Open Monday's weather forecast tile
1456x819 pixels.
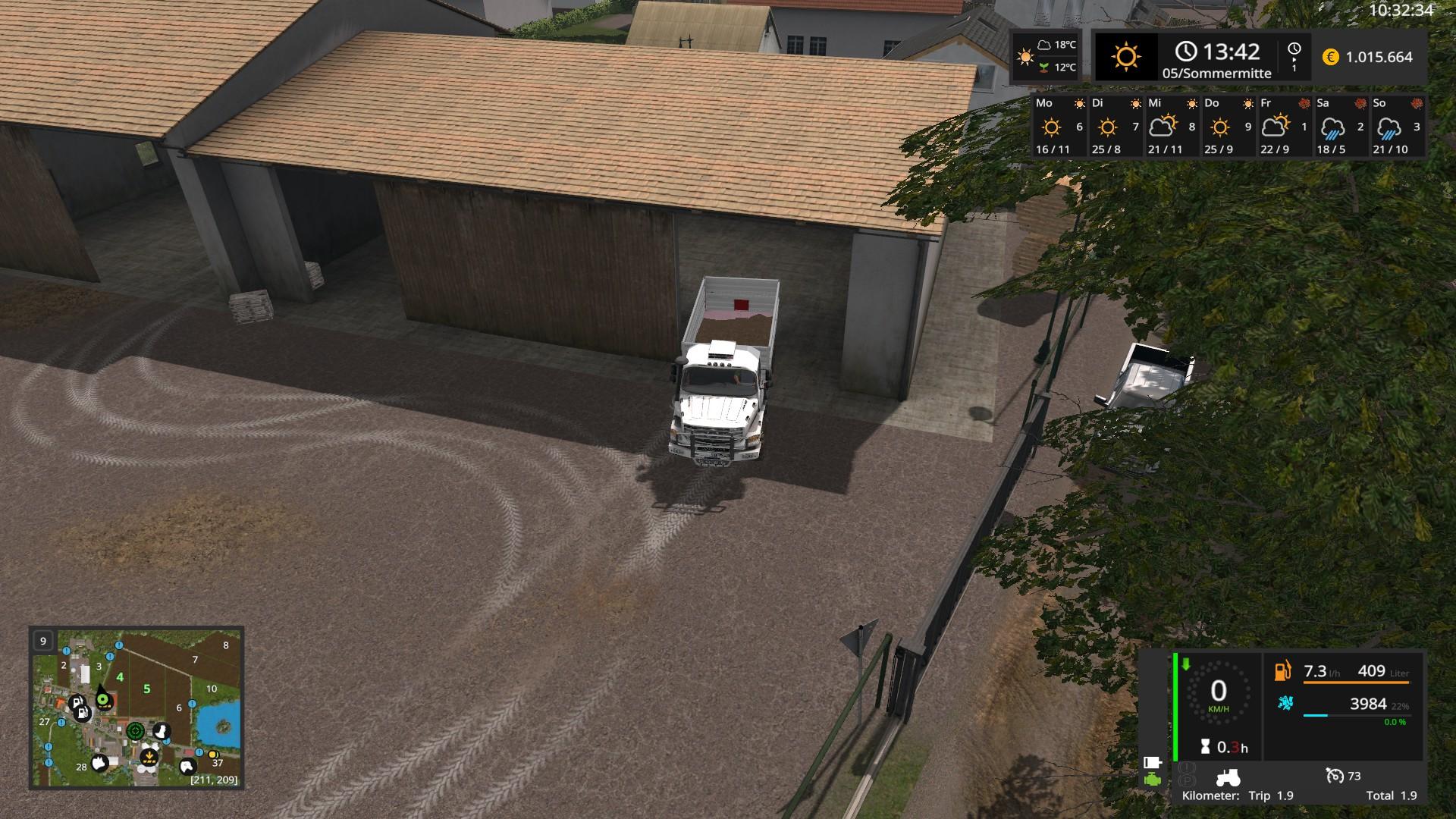point(1060,126)
